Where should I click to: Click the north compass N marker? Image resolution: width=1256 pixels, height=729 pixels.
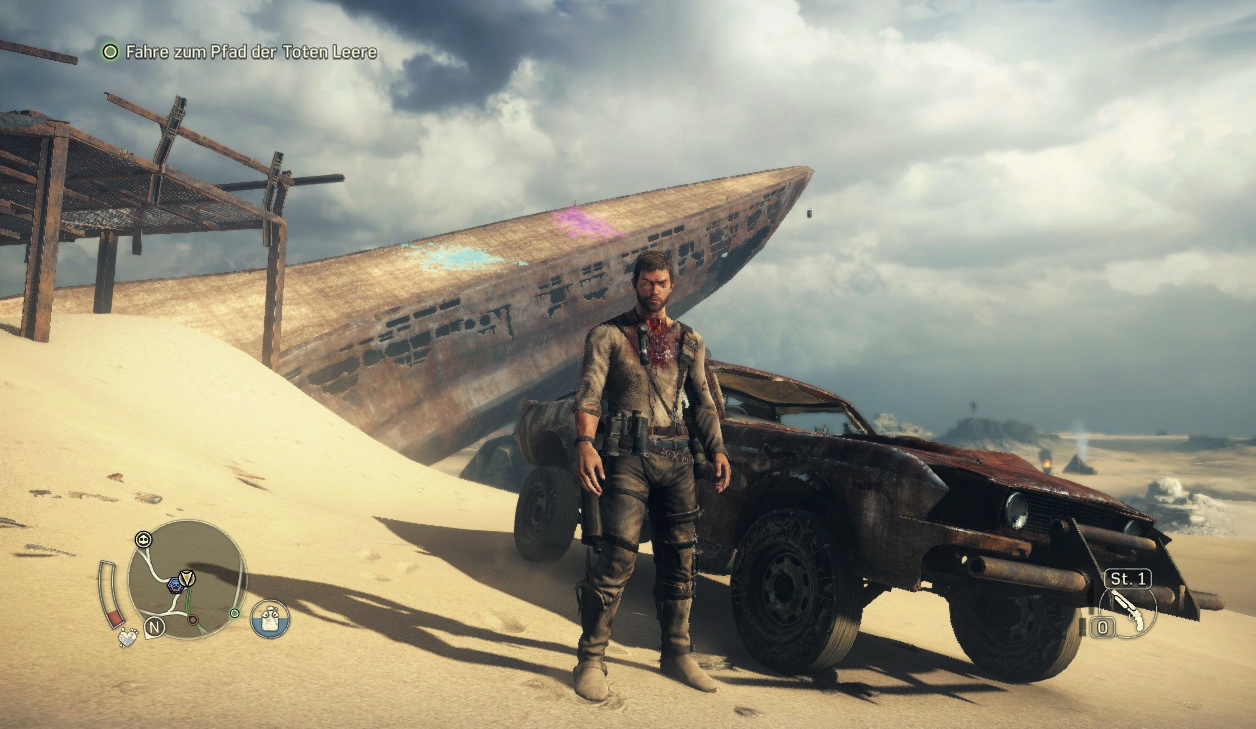154,627
